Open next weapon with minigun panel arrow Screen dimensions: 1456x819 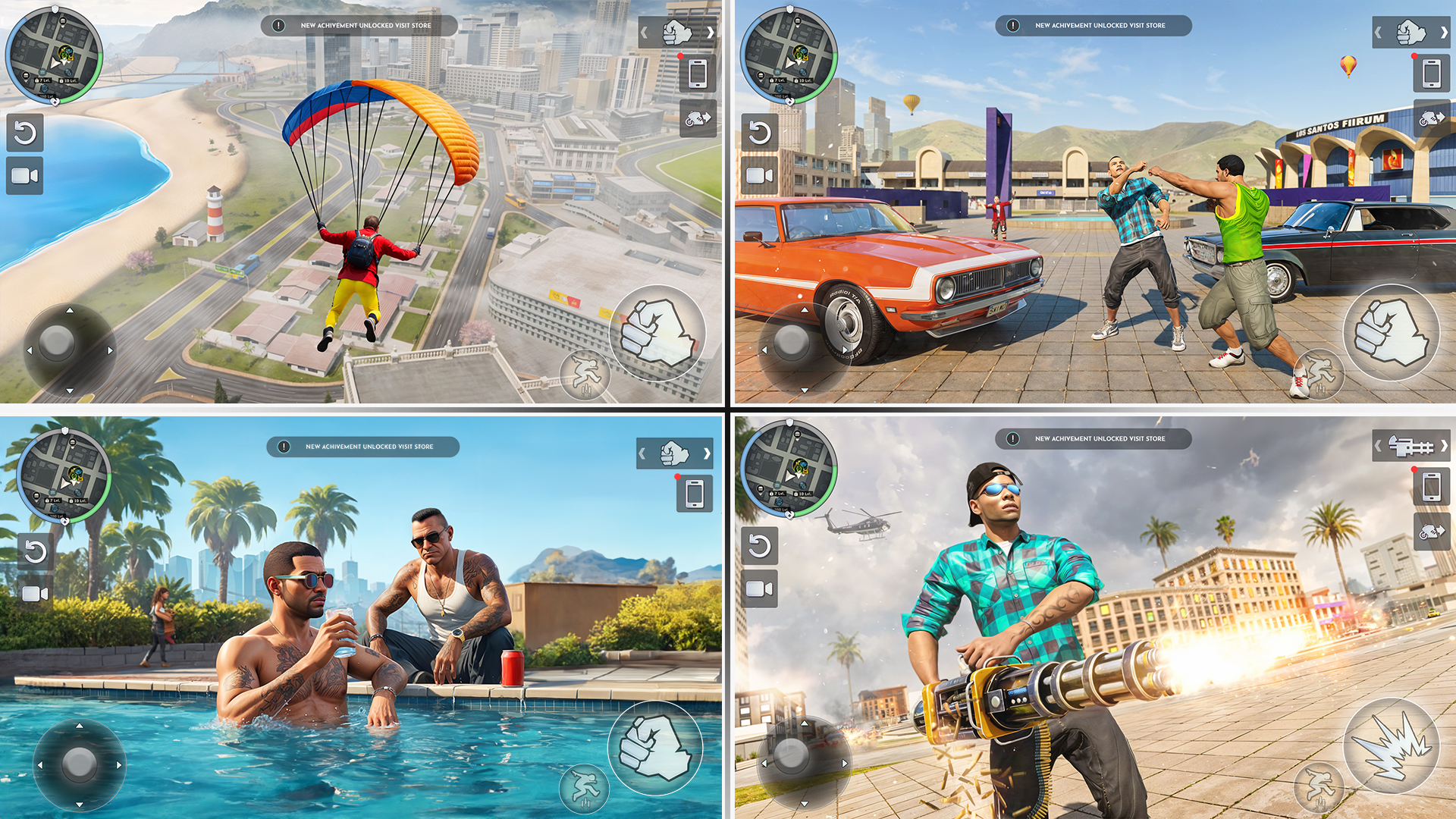pos(1446,447)
